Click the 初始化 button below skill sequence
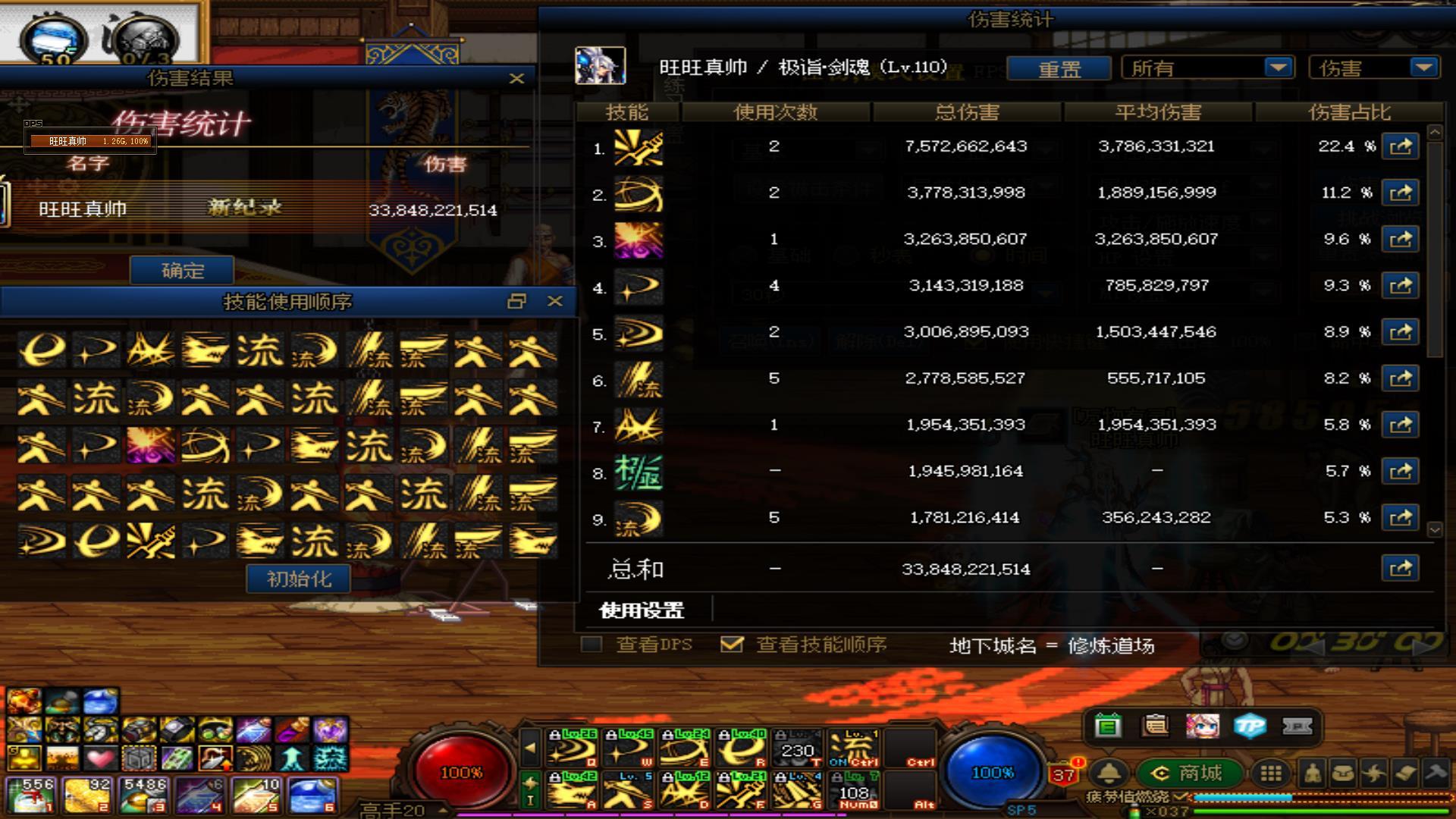The width and height of the screenshot is (1456, 819). tap(297, 578)
